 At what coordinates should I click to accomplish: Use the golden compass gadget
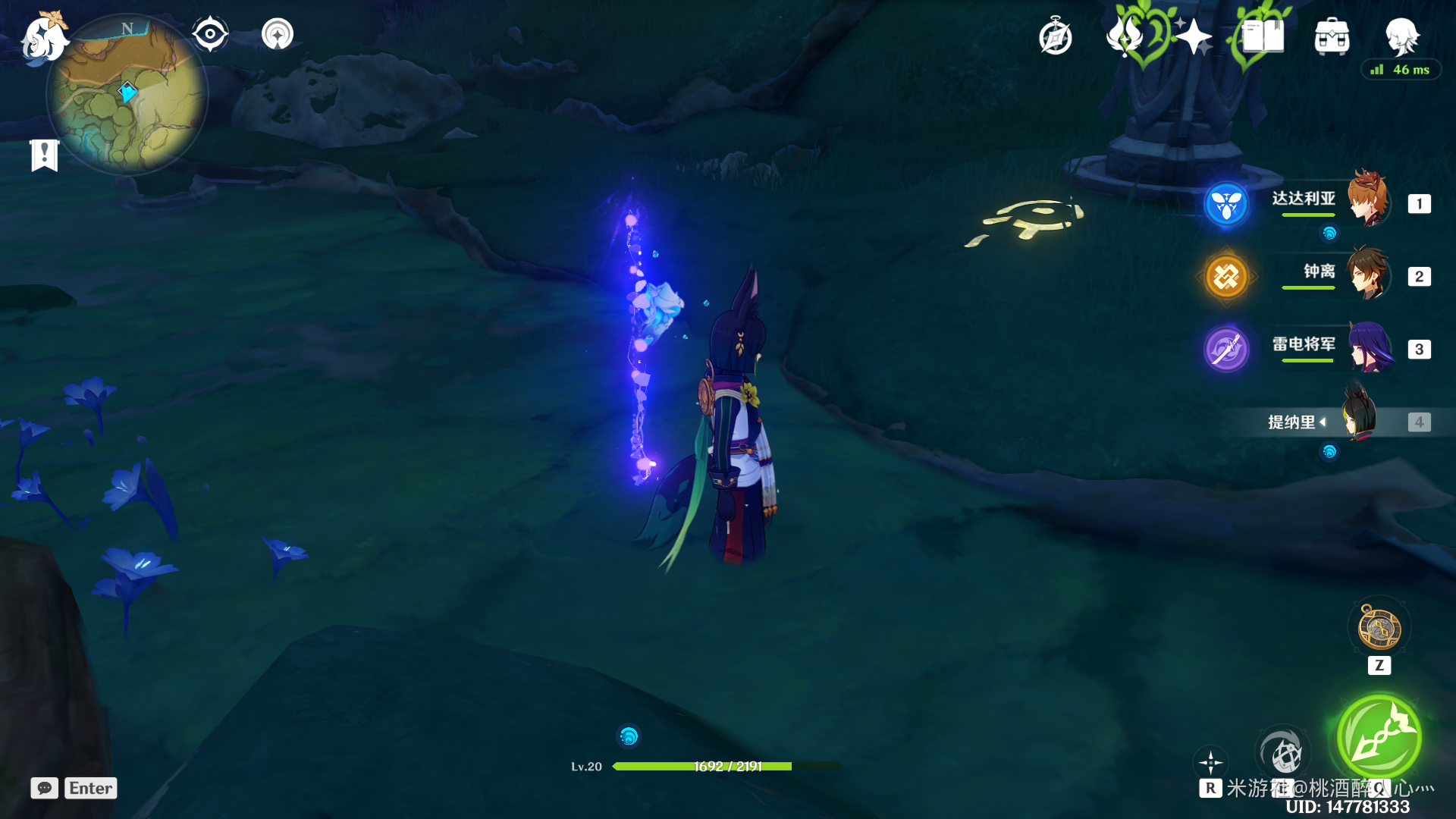1379,629
